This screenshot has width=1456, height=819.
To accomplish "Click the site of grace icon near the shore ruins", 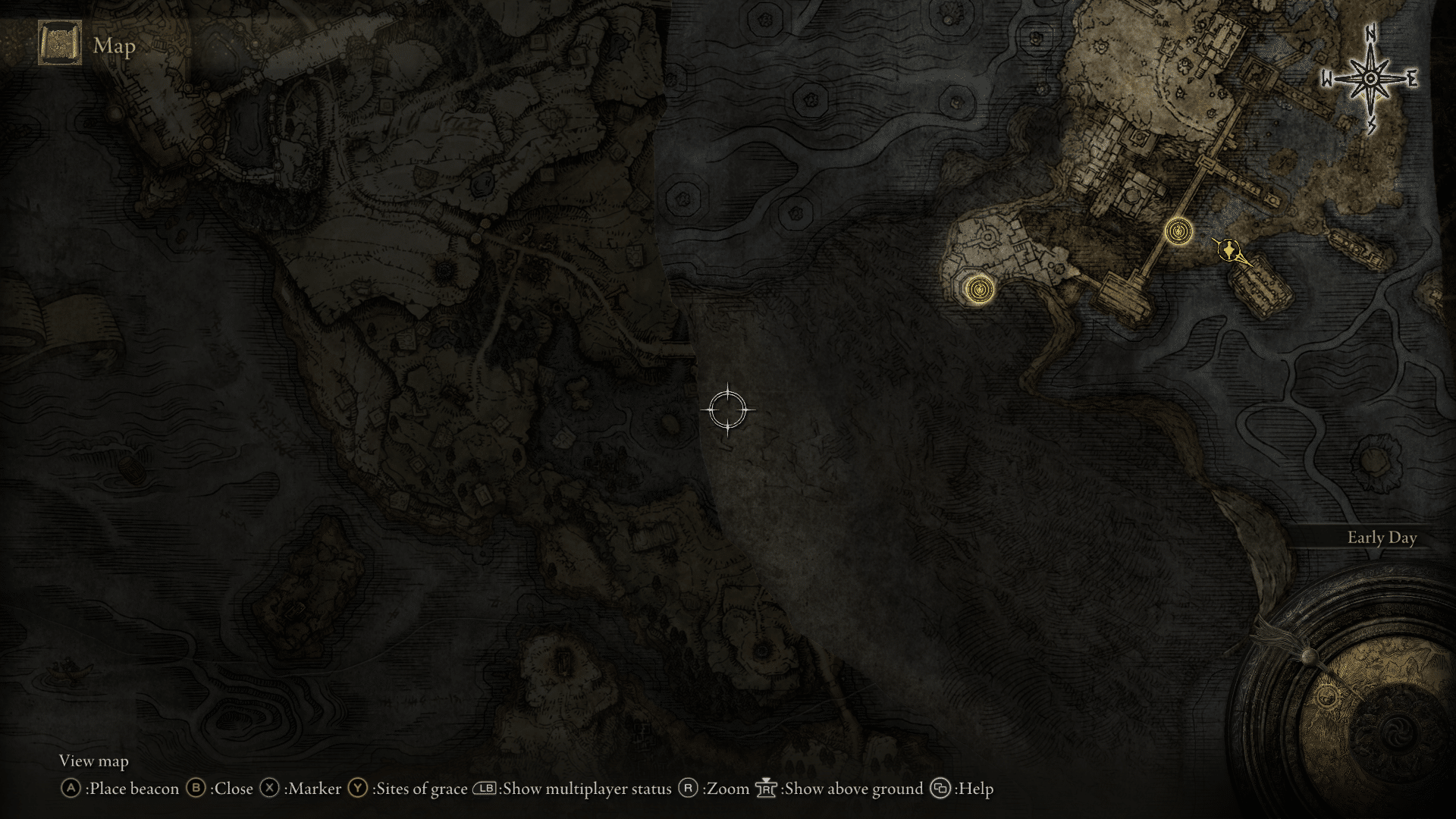I will pos(981,289).
